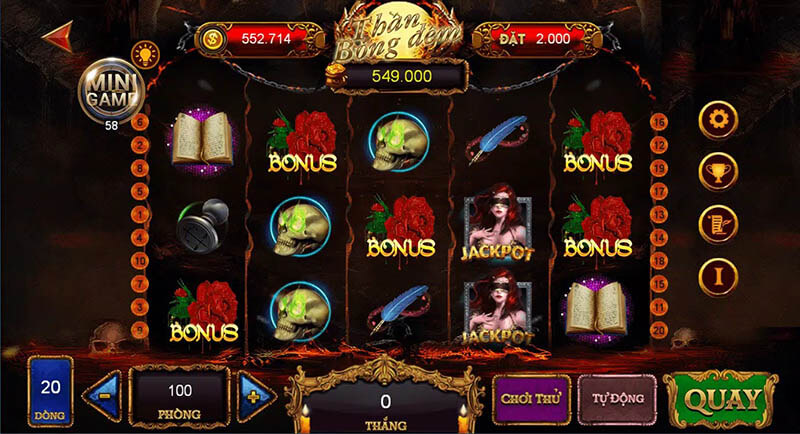View the game info icon
Screen dimensions: 800x434
tap(718, 275)
